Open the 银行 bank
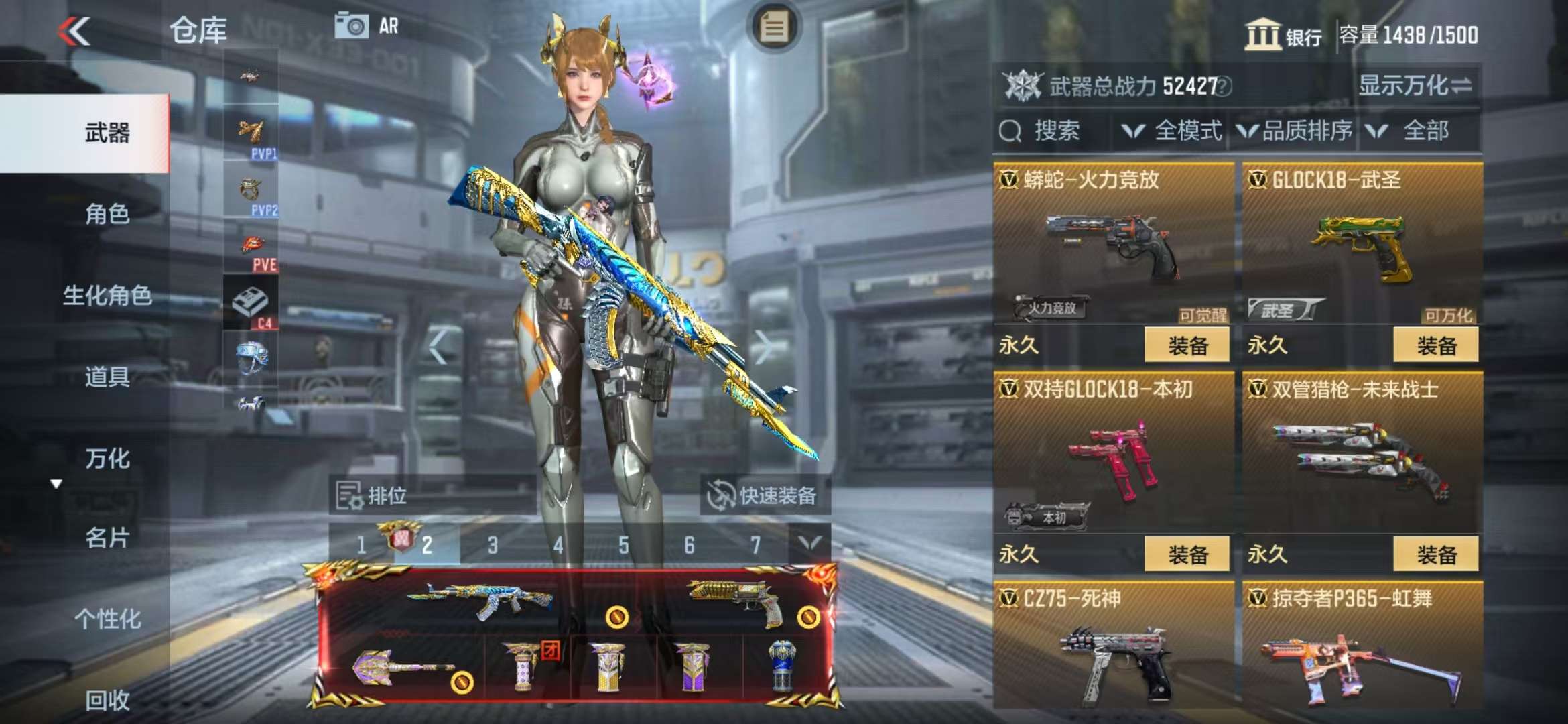Image resolution: width=1568 pixels, height=724 pixels. click(1283, 35)
